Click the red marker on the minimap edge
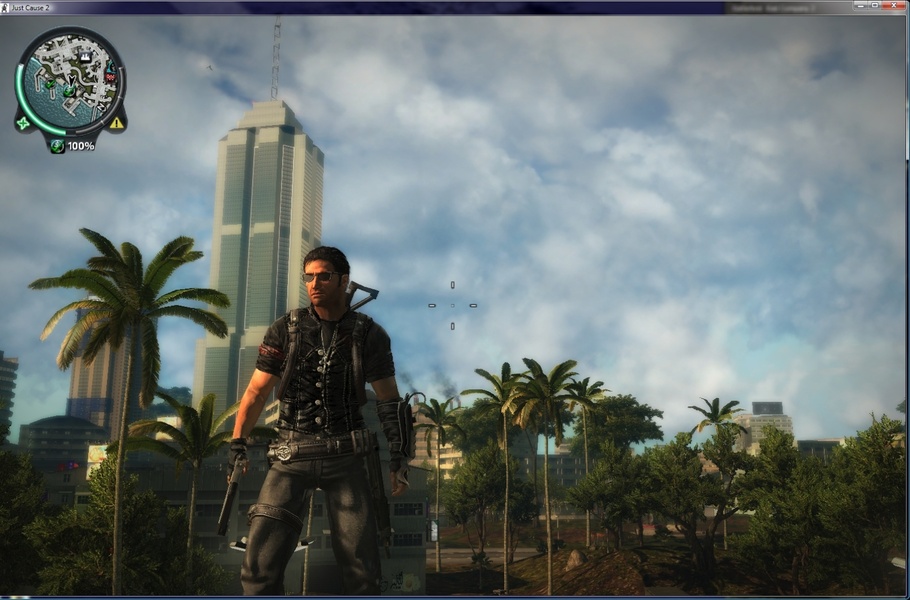910x600 pixels. pos(110,77)
